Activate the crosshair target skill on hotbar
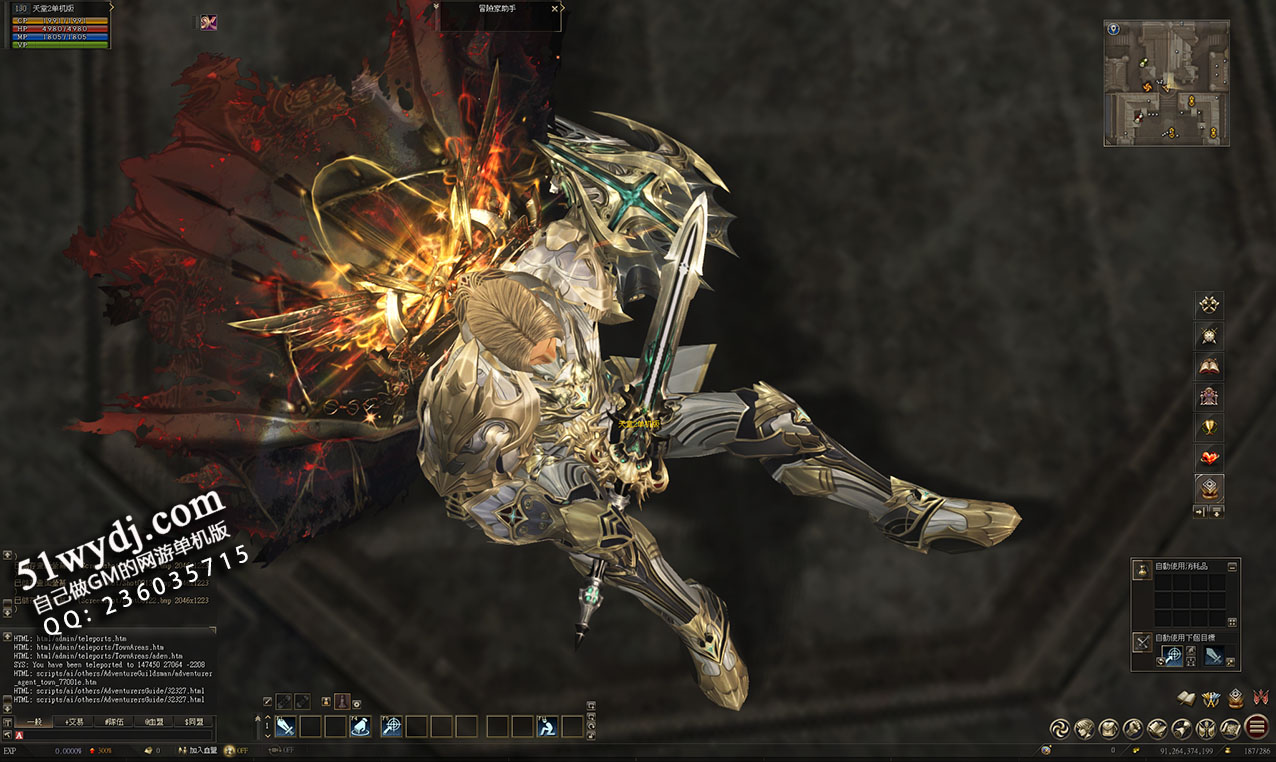Image resolution: width=1276 pixels, height=762 pixels. (391, 726)
